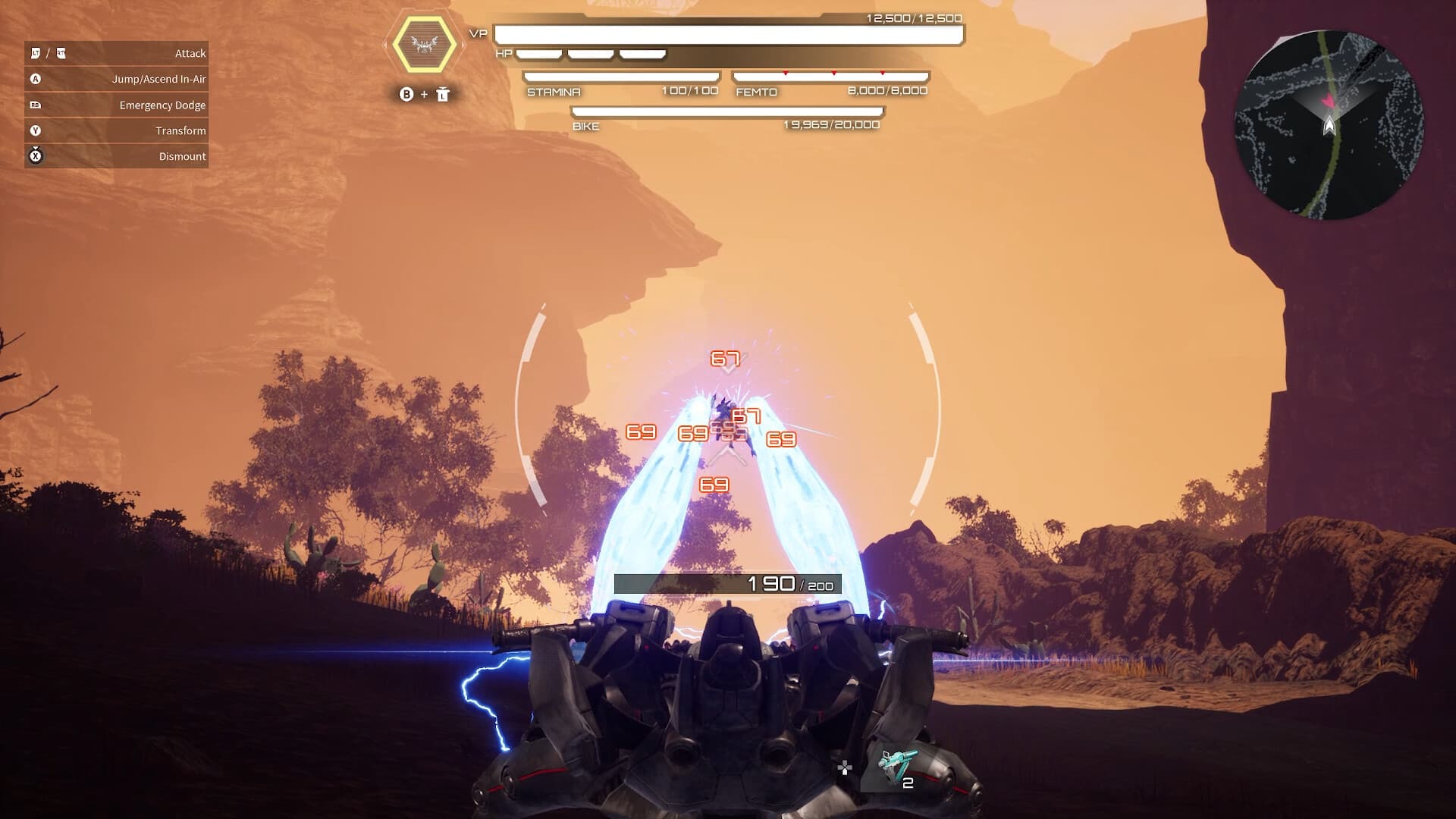Viewport: 1456px width, 819px height.
Task: Expand the control hints panel
Action: point(116,104)
